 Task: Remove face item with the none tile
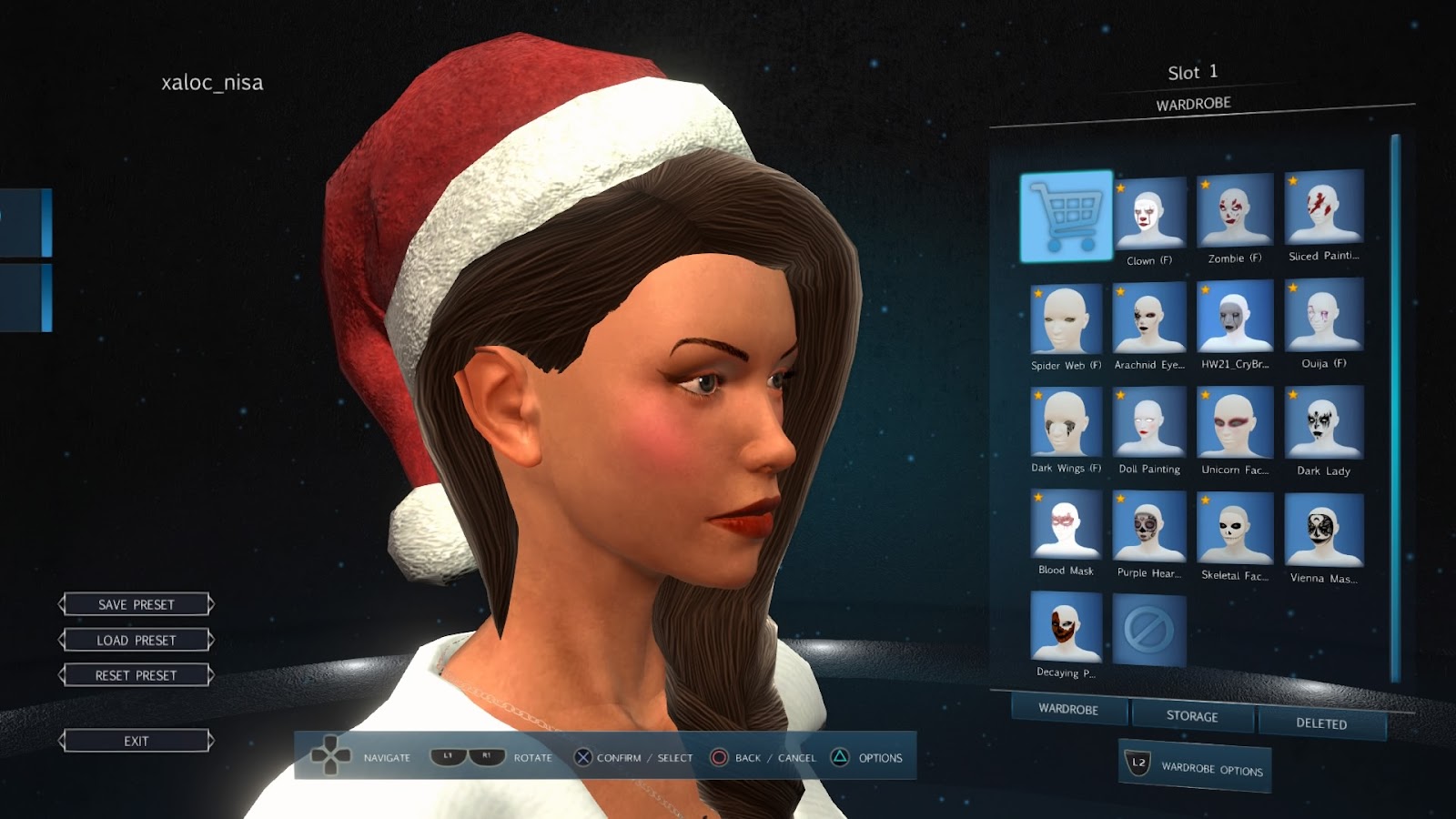coord(1149,630)
